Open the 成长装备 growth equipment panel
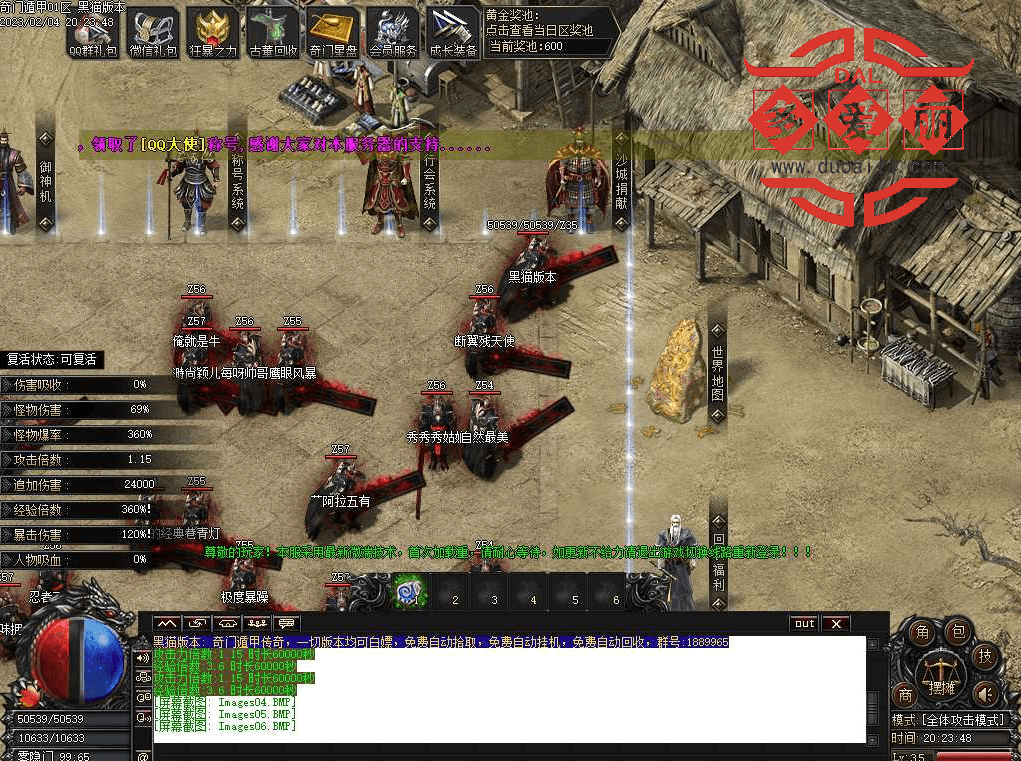 tap(453, 34)
